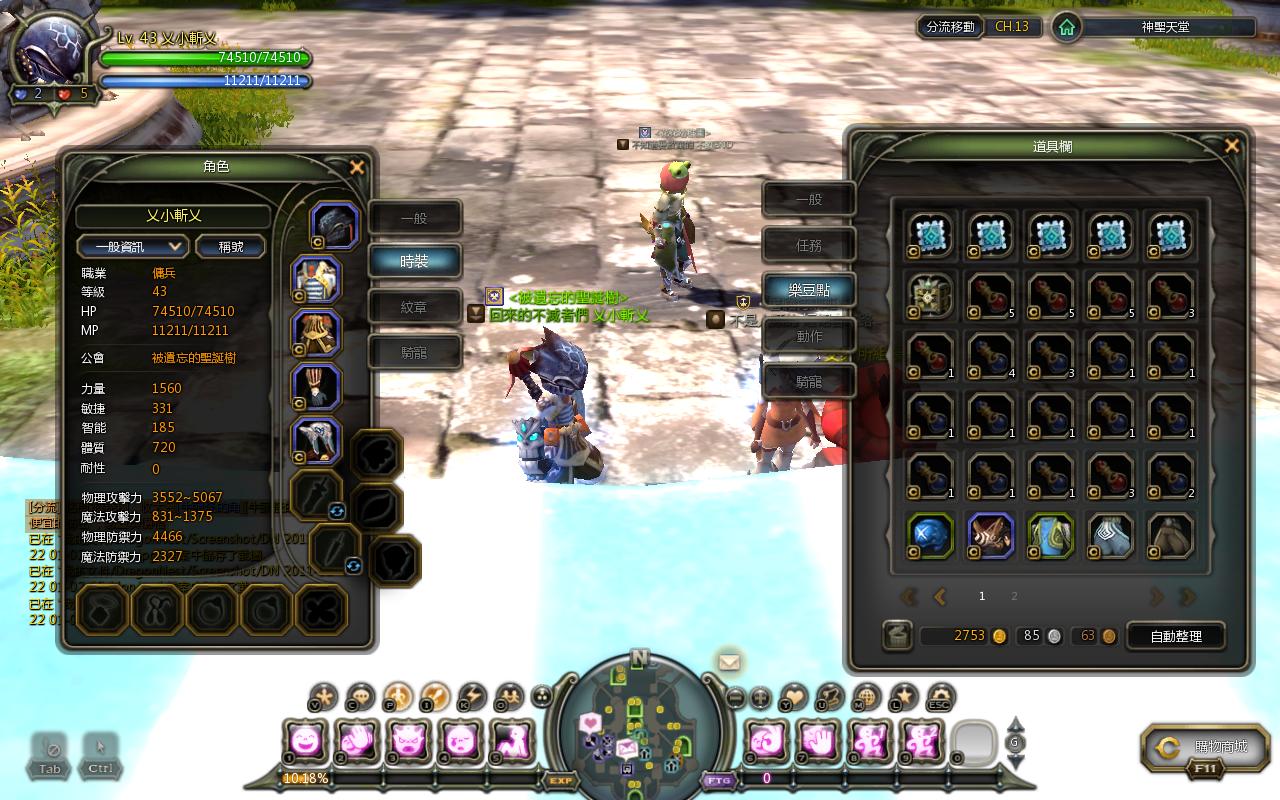This screenshot has width=1280, height=800.
Task: Go to inventory page 2
Action: click(1014, 596)
